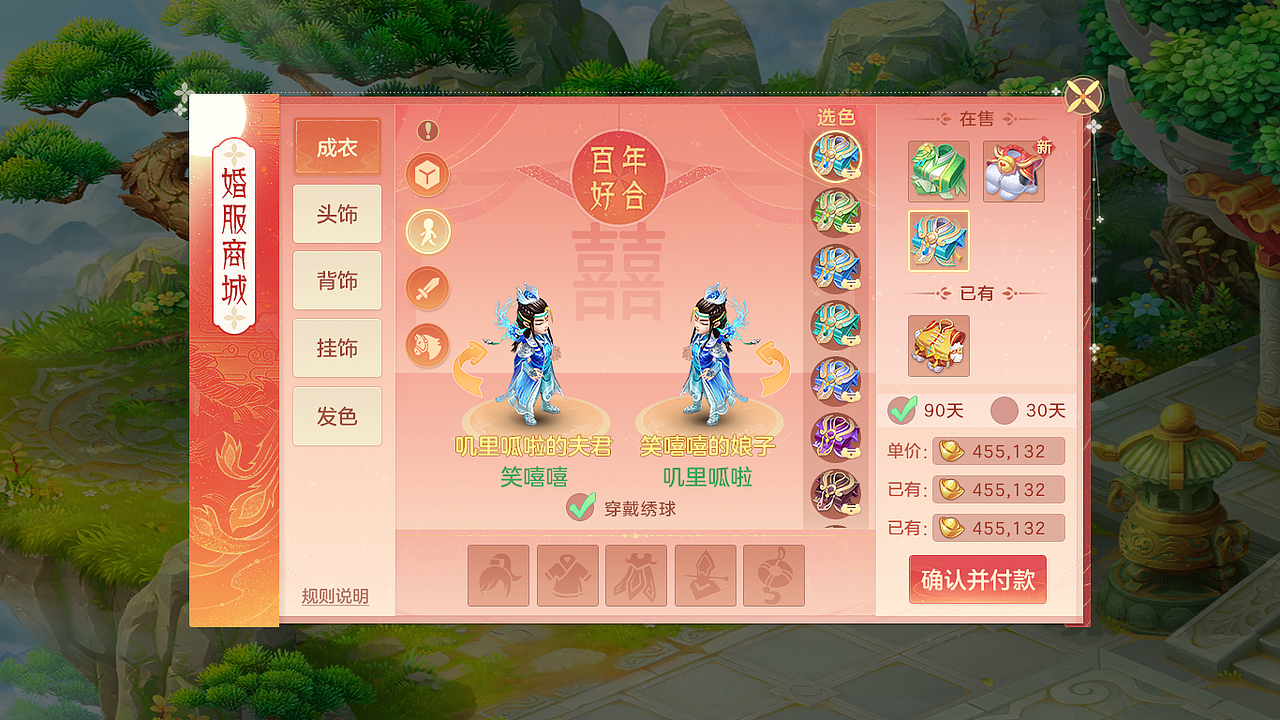Select the hairstyle preview icon
Viewport: 1280px width, 720px height.
point(499,577)
